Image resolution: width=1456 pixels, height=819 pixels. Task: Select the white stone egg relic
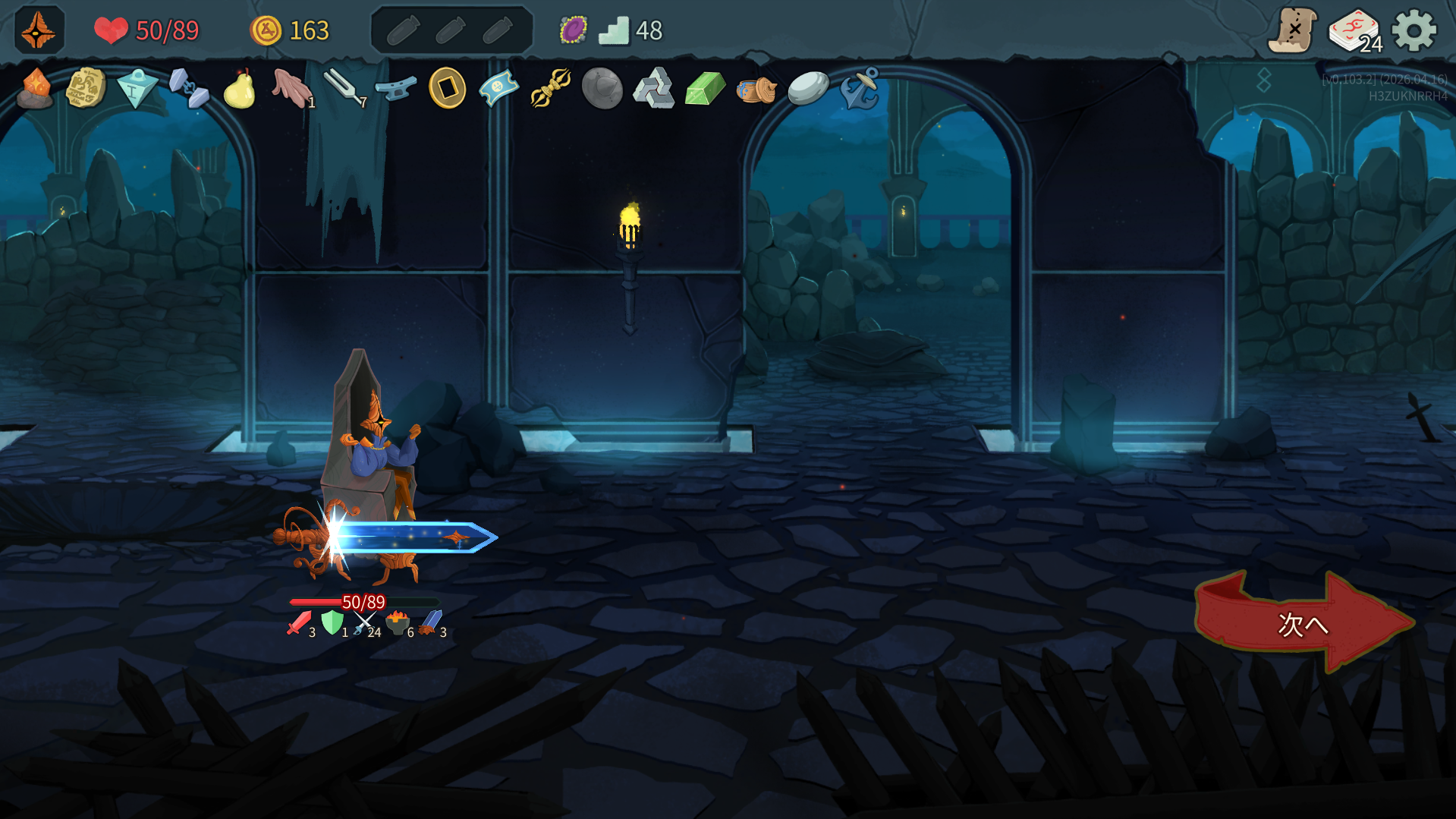coord(808,89)
